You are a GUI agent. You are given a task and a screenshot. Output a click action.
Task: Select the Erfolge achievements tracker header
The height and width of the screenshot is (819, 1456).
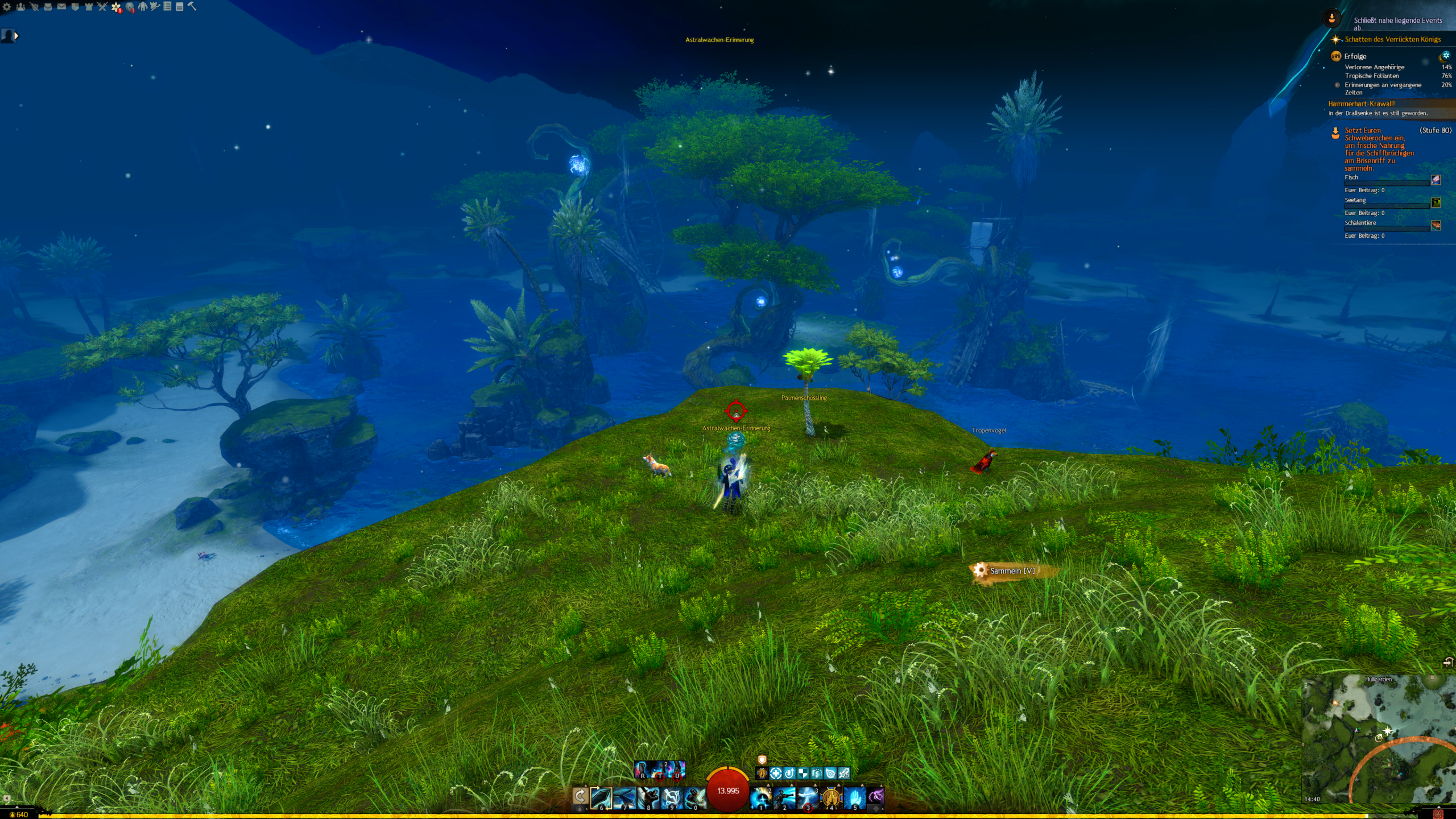click(1355, 56)
